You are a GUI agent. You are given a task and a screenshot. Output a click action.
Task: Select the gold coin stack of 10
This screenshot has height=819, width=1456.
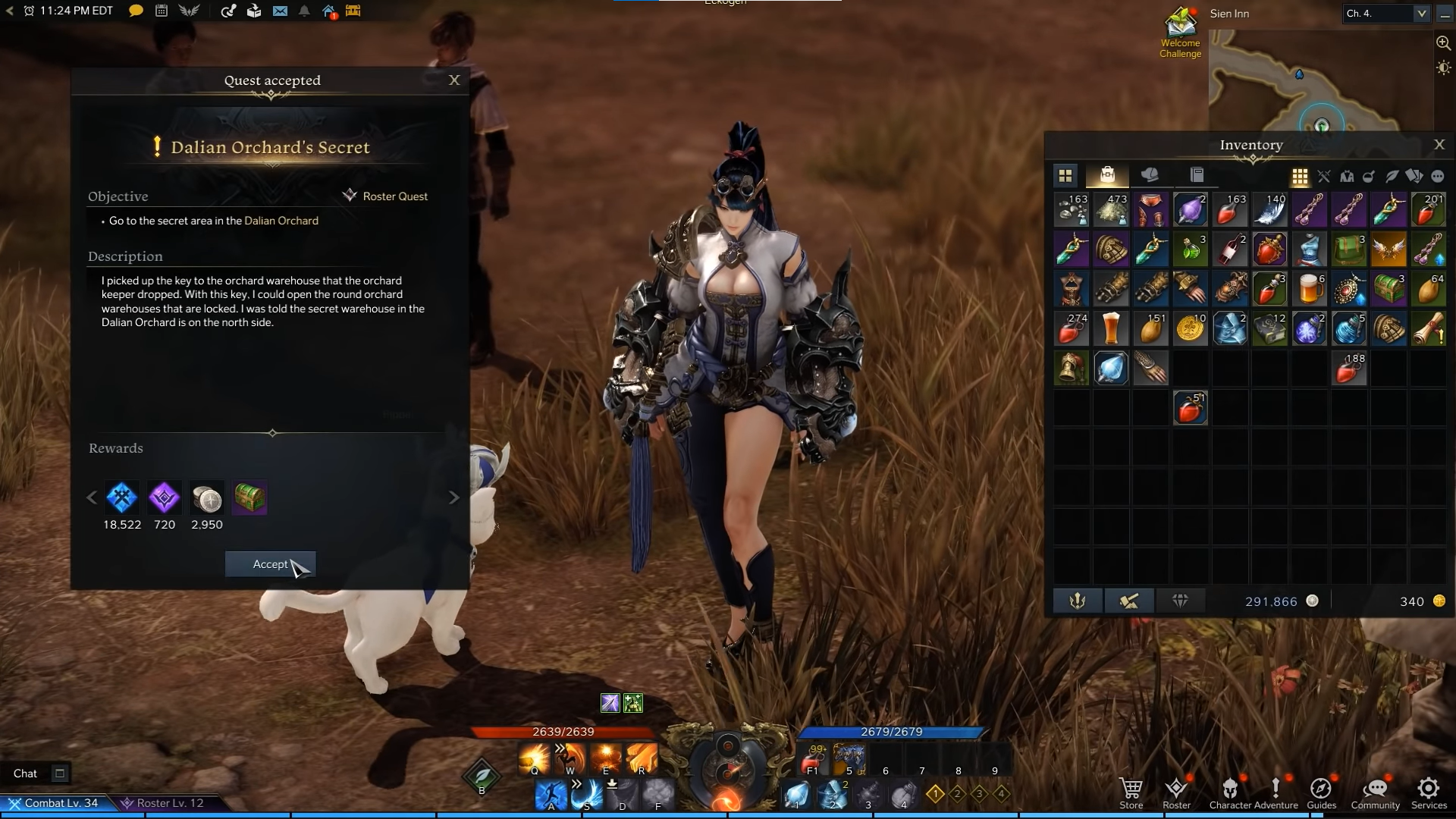(x=1191, y=329)
